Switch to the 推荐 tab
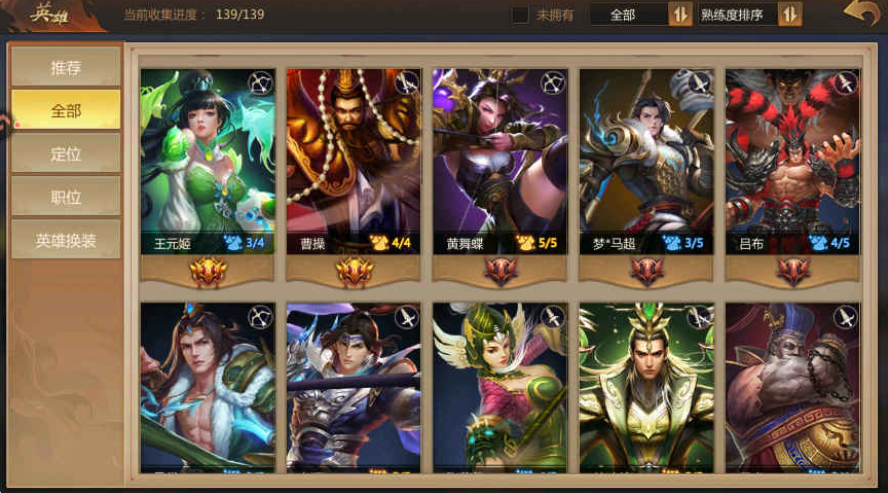 tap(66, 68)
